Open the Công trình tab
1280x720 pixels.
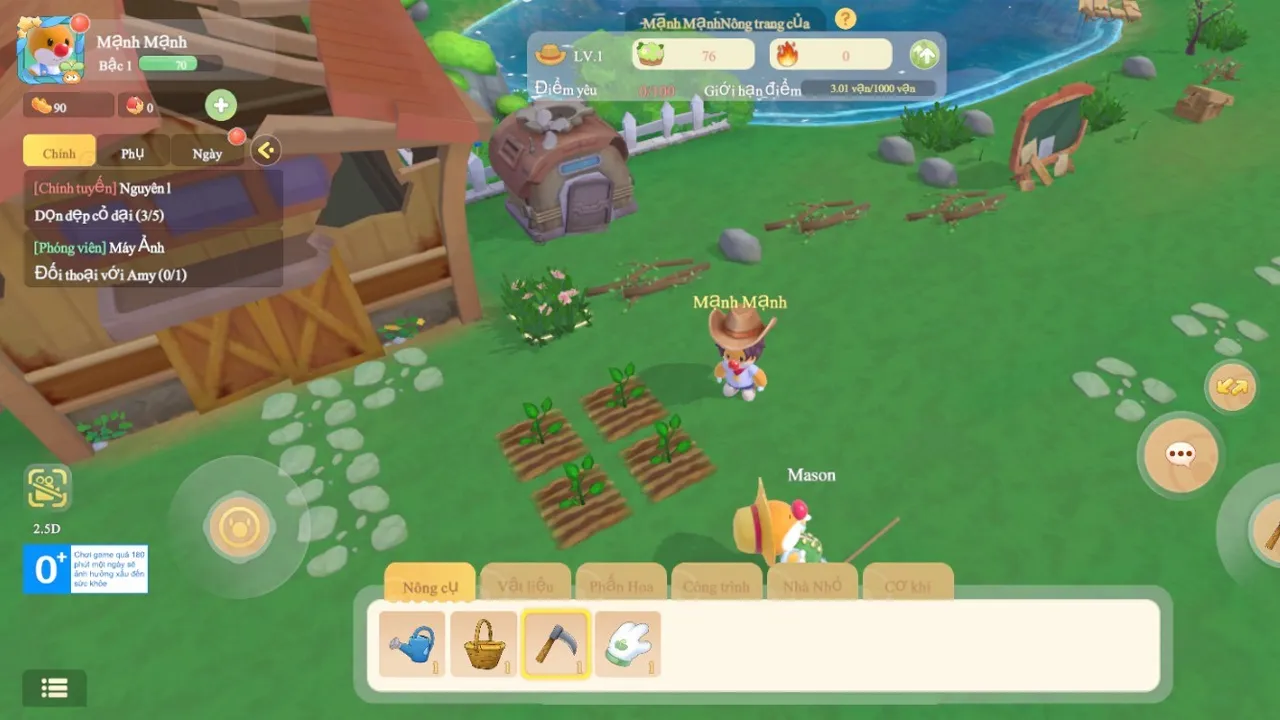point(716,585)
